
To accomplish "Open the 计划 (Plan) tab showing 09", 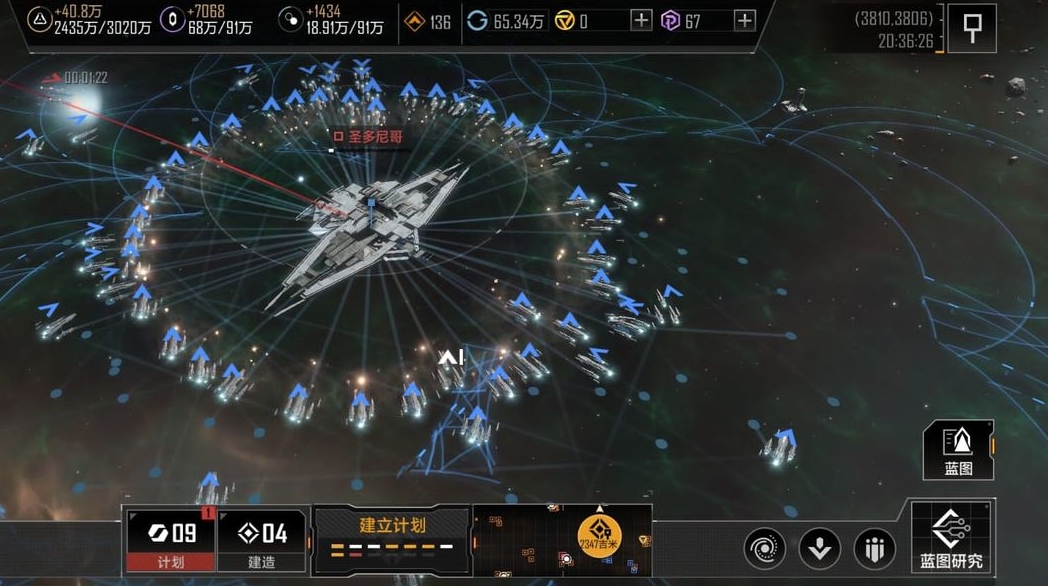I will (171, 539).
